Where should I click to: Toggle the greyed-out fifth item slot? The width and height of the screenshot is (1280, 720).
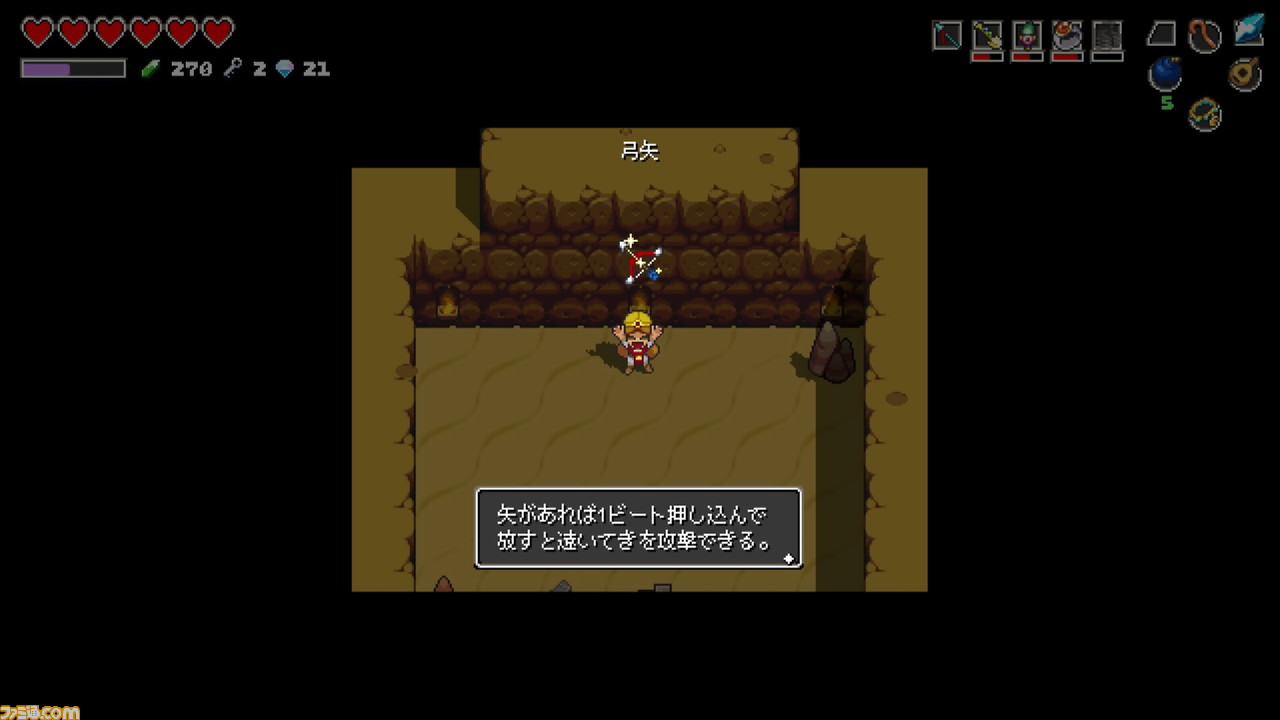click(1106, 34)
